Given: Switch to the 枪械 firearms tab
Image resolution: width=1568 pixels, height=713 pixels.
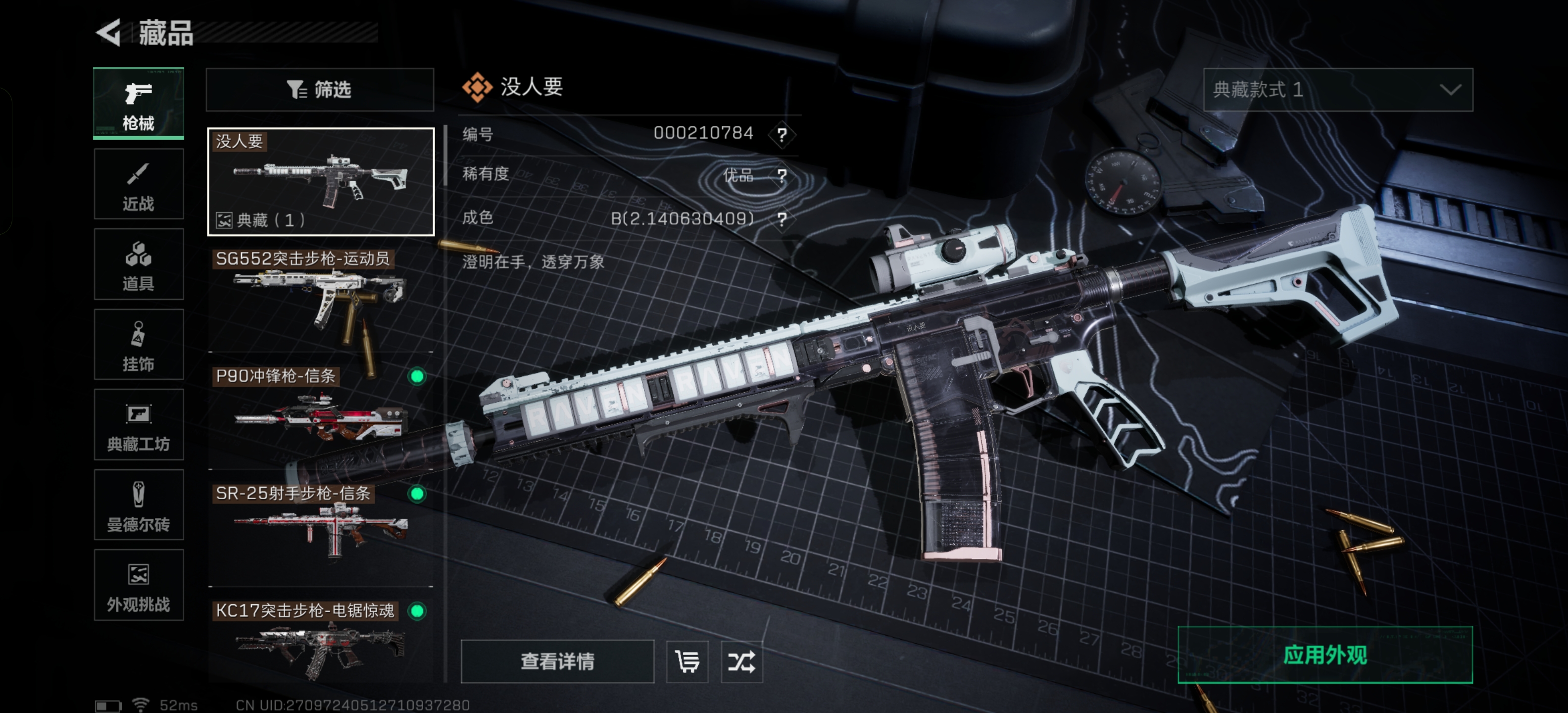Looking at the screenshot, I should pyautogui.click(x=139, y=103).
